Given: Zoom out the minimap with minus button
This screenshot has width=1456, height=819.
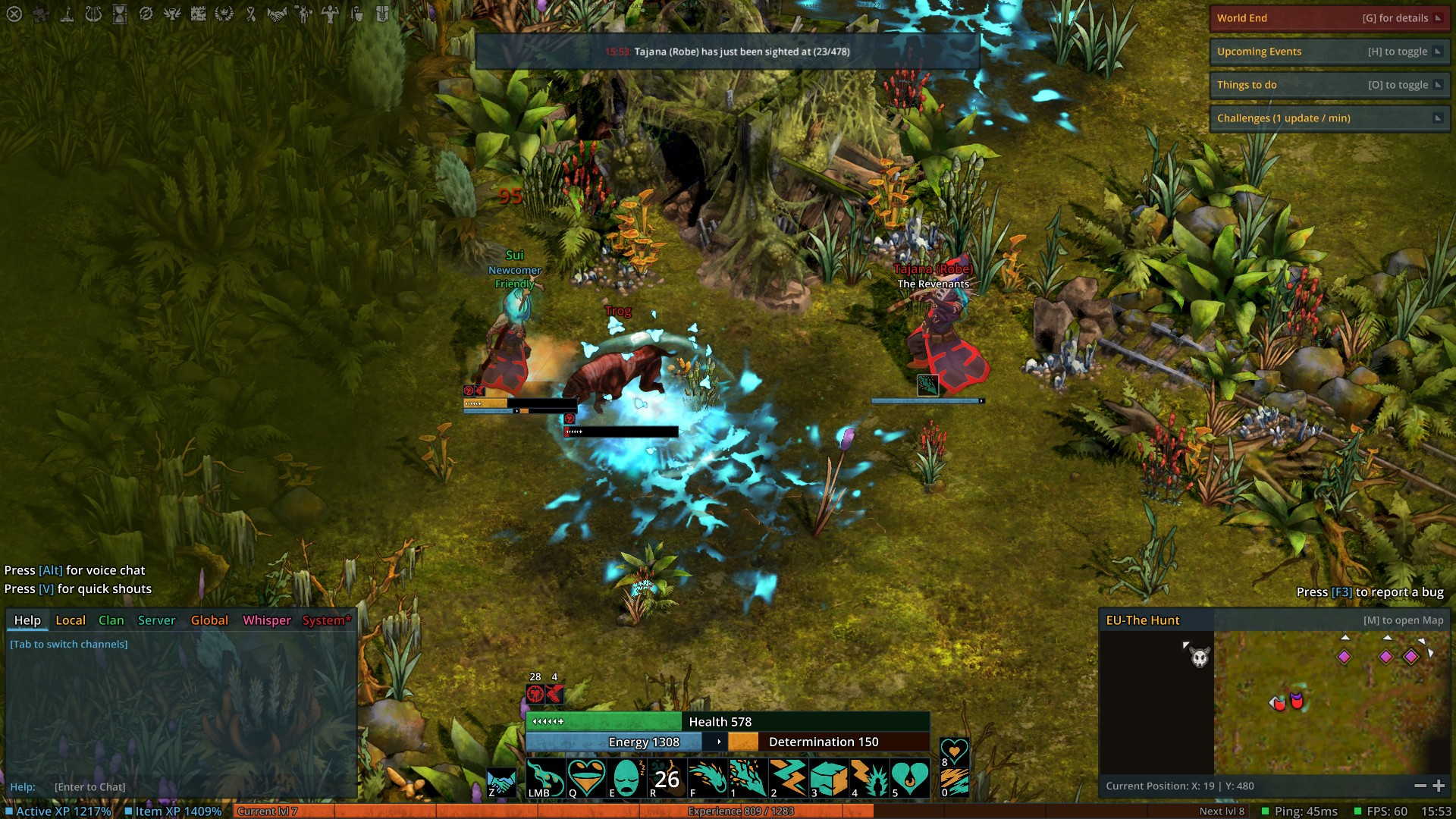Looking at the screenshot, I should (1420, 786).
